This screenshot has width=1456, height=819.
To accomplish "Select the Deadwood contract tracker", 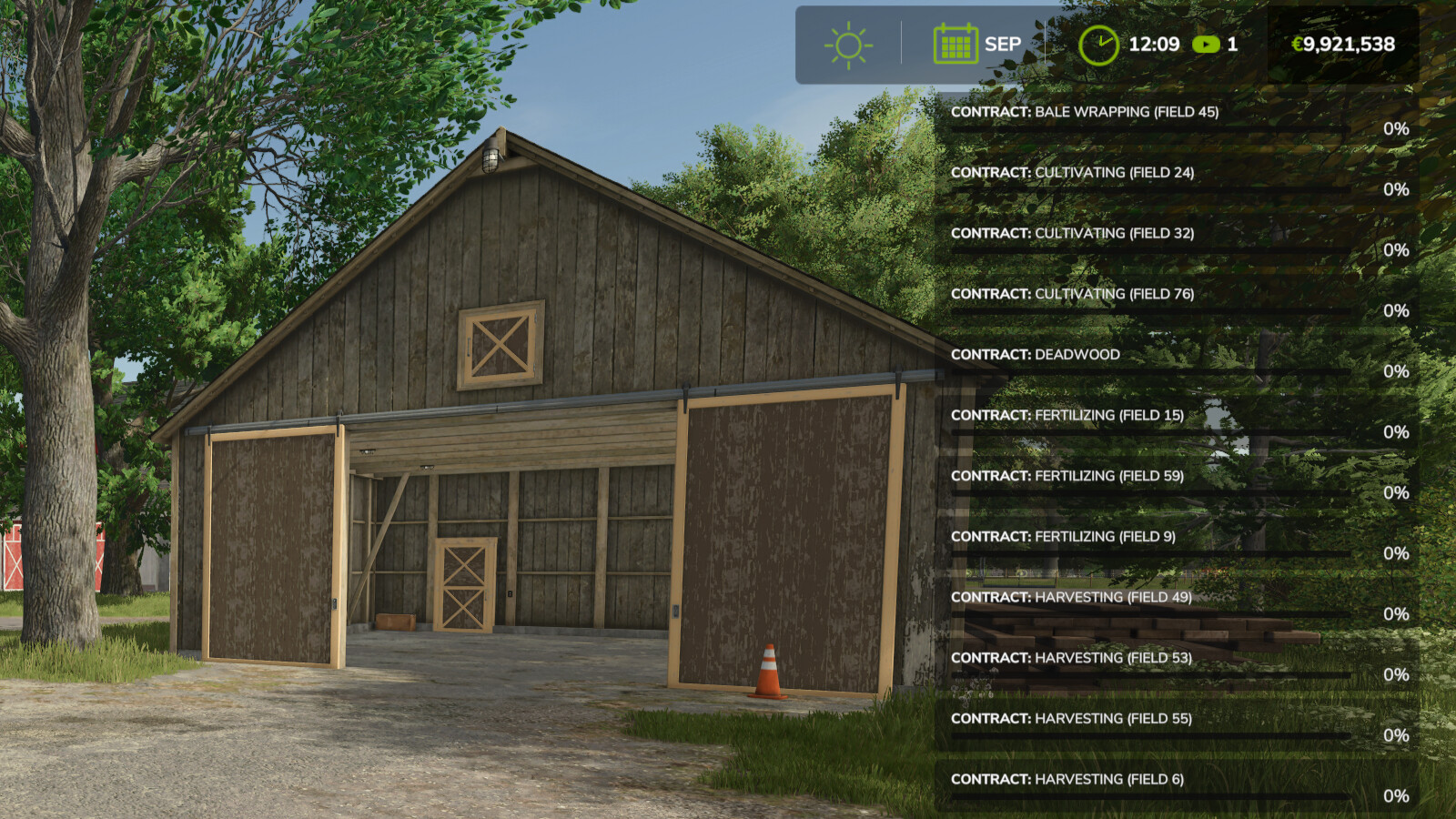I will (x=1036, y=355).
